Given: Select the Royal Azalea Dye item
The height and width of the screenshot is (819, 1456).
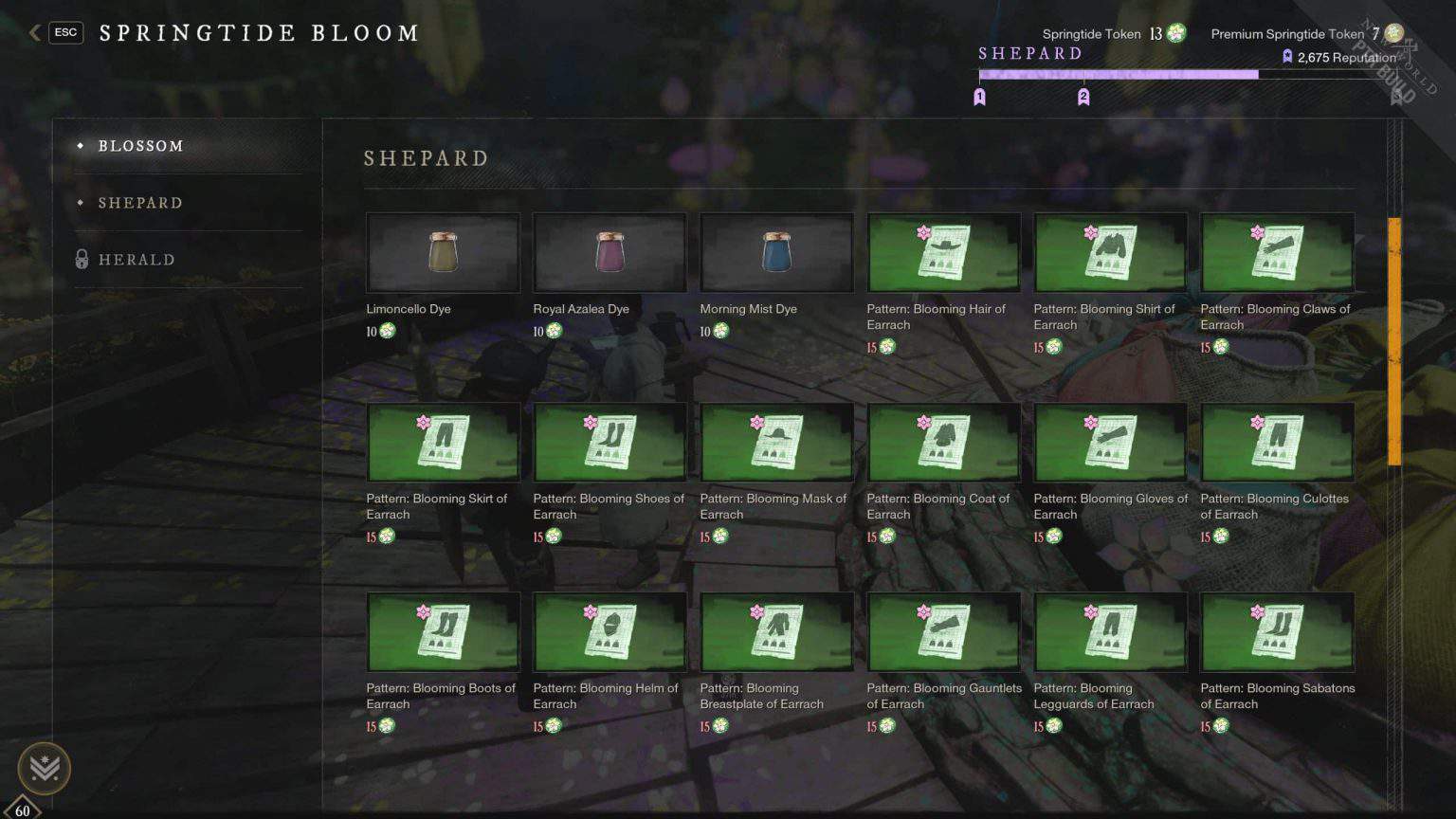Looking at the screenshot, I should pyautogui.click(x=609, y=252).
